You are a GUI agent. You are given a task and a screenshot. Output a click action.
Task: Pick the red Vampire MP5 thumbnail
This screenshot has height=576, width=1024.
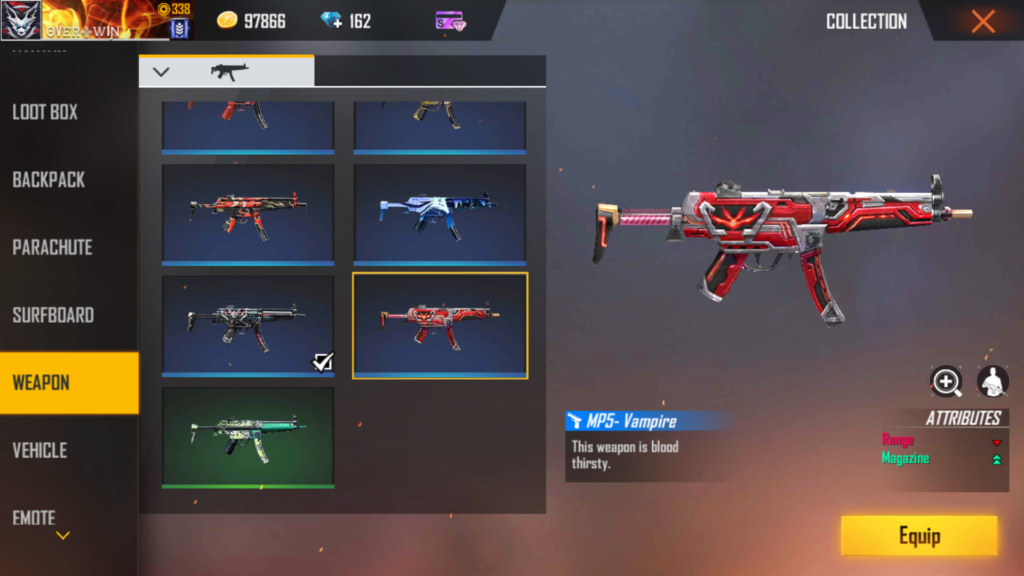(x=440, y=325)
